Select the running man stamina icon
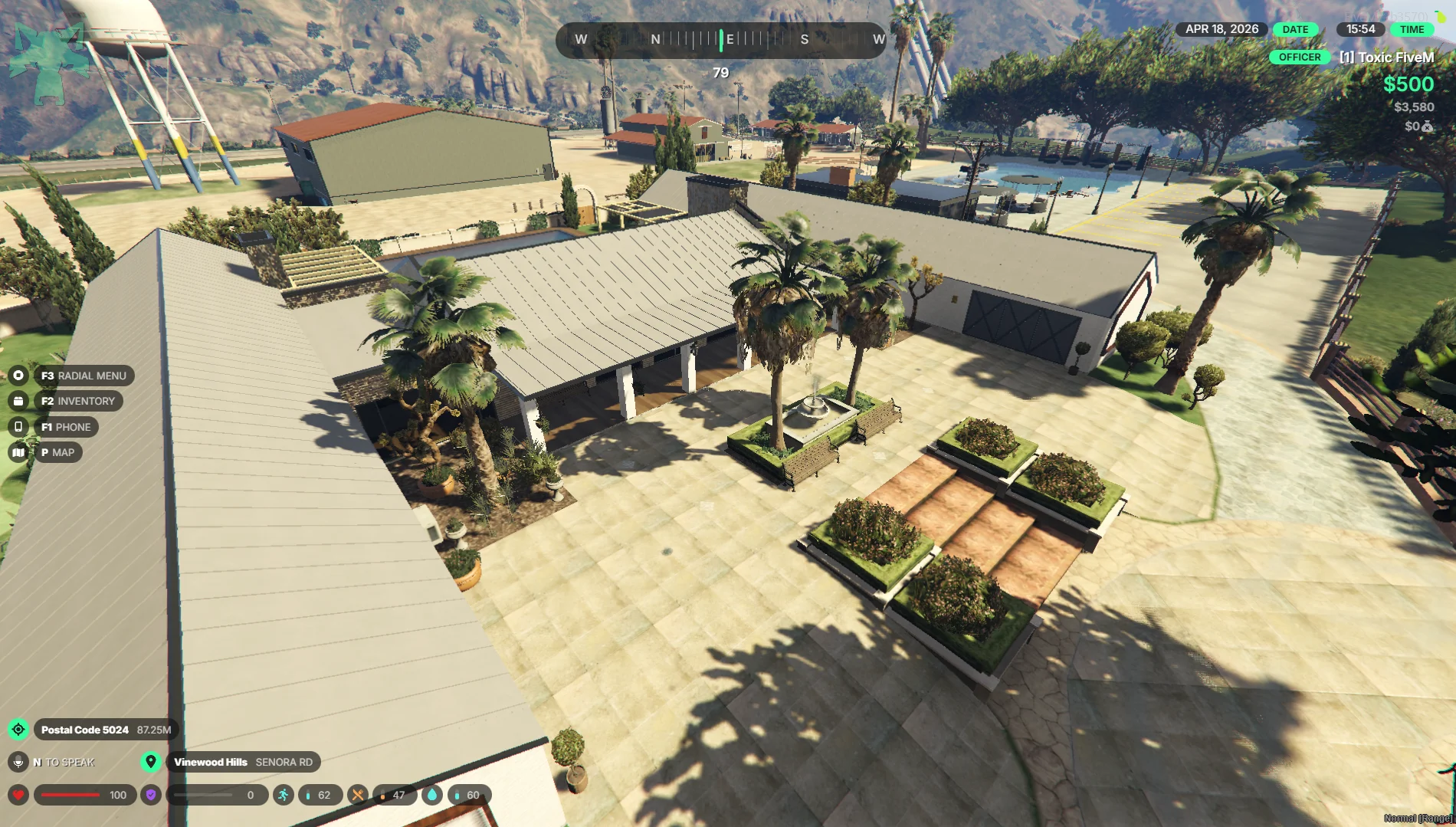The width and height of the screenshot is (1456, 827). (283, 795)
